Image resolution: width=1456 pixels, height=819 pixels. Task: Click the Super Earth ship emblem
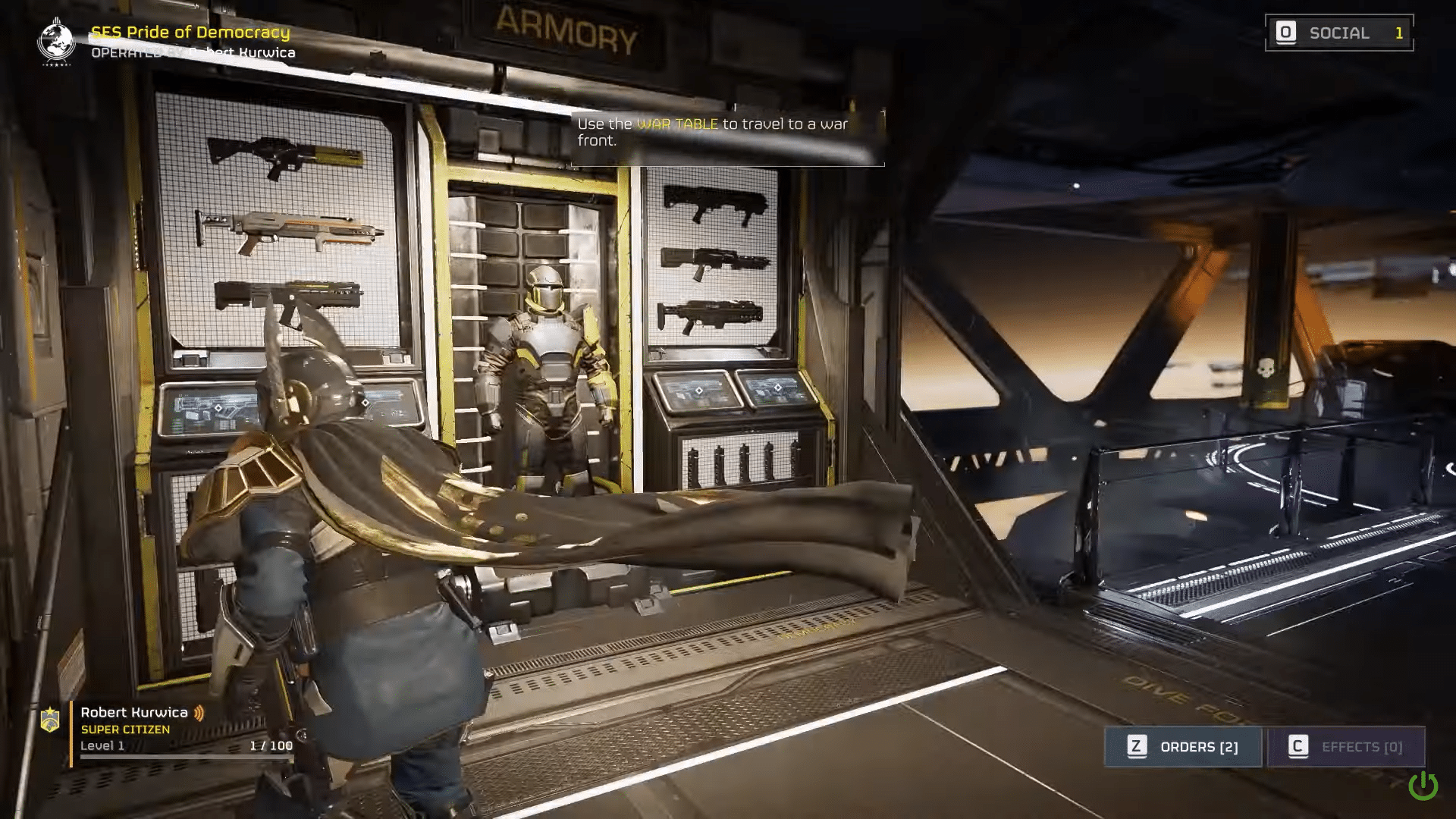click(x=56, y=40)
